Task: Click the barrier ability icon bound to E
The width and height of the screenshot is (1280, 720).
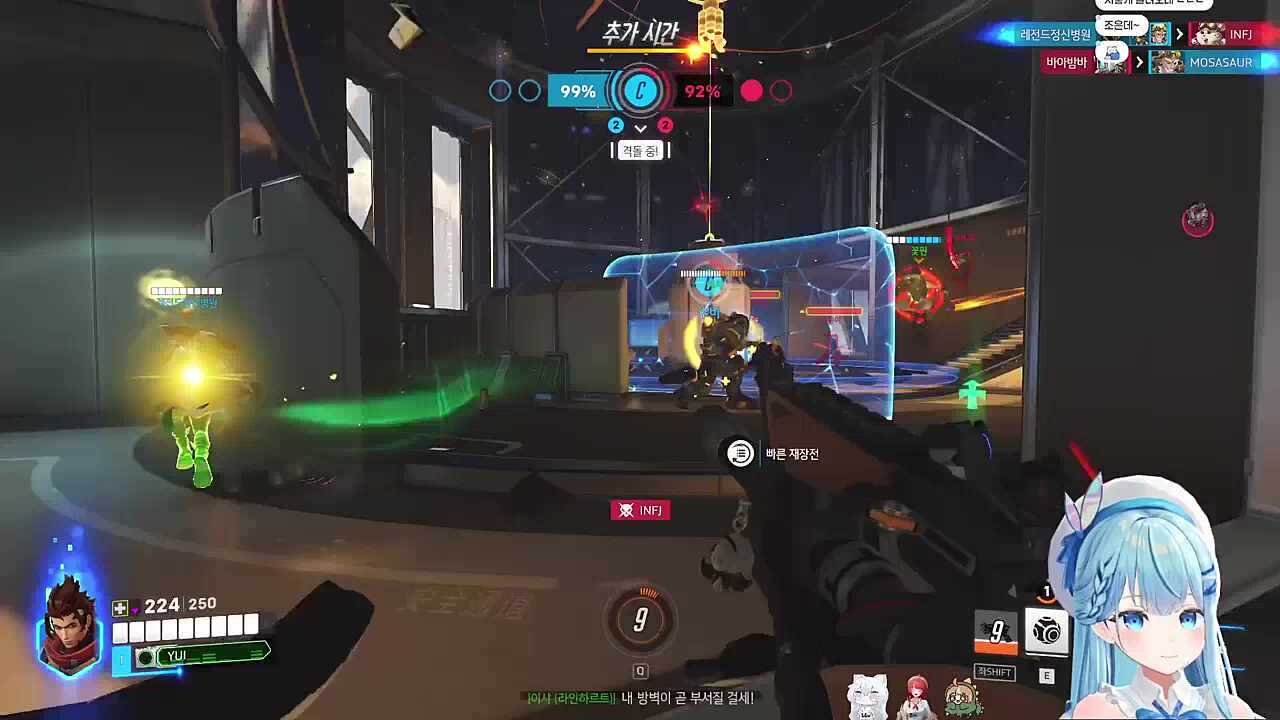Action: tap(1046, 632)
